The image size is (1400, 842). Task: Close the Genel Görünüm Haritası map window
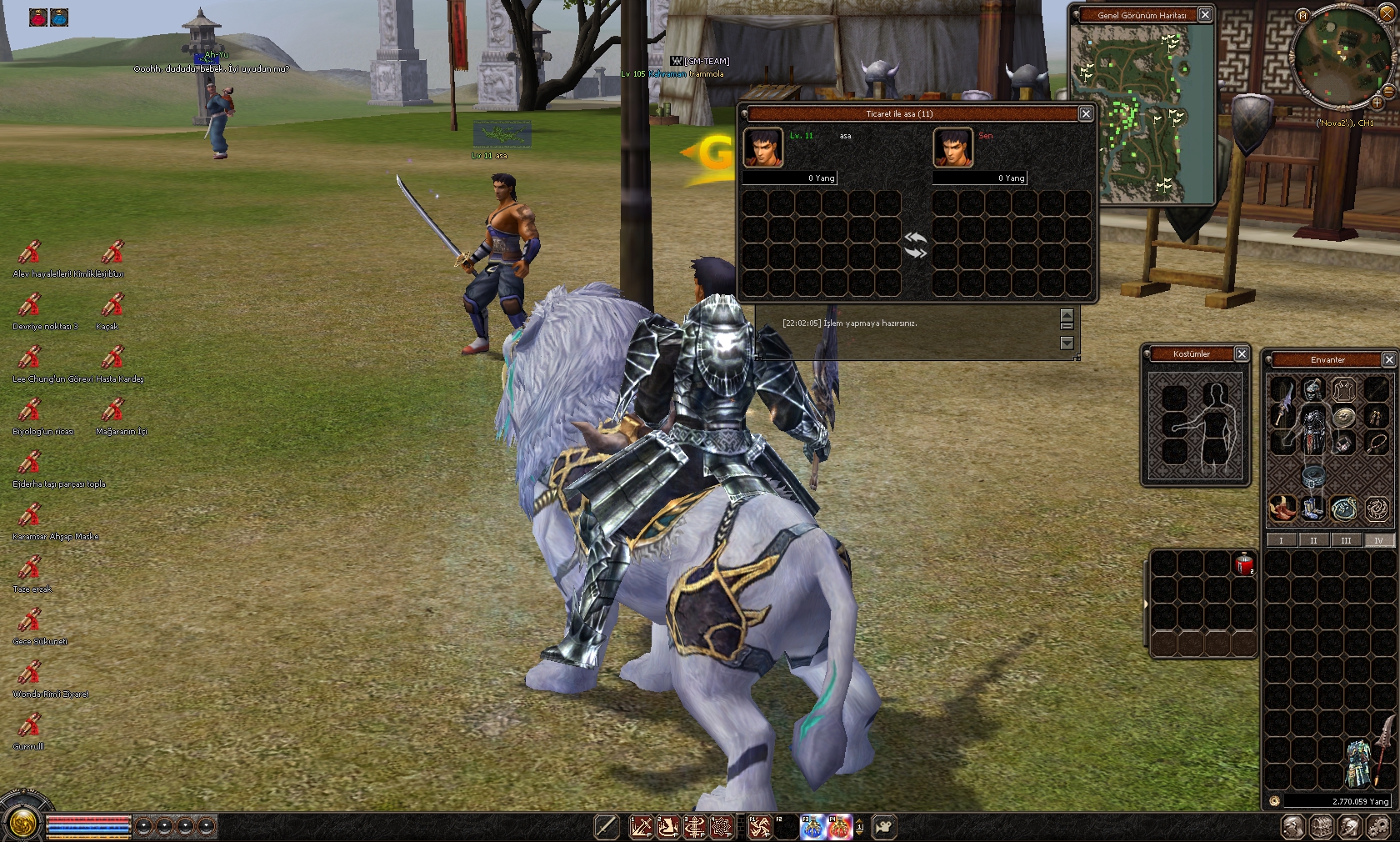pyautogui.click(x=1205, y=15)
